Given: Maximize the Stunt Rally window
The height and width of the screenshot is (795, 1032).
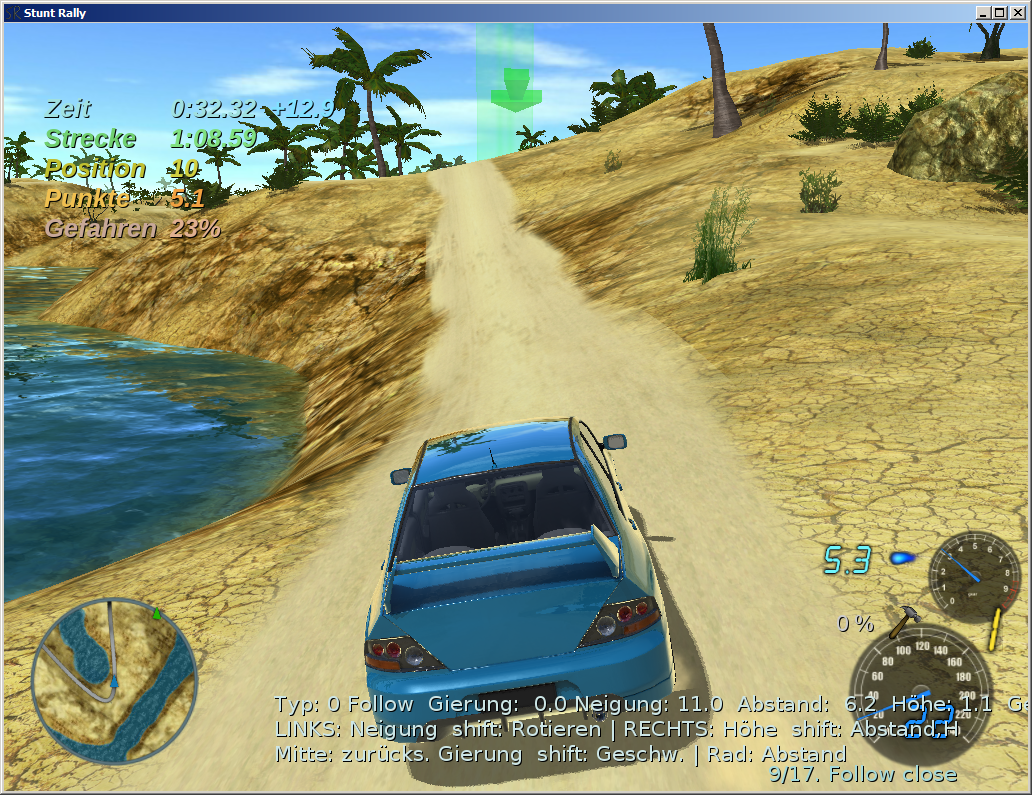Looking at the screenshot, I should point(1001,12).
